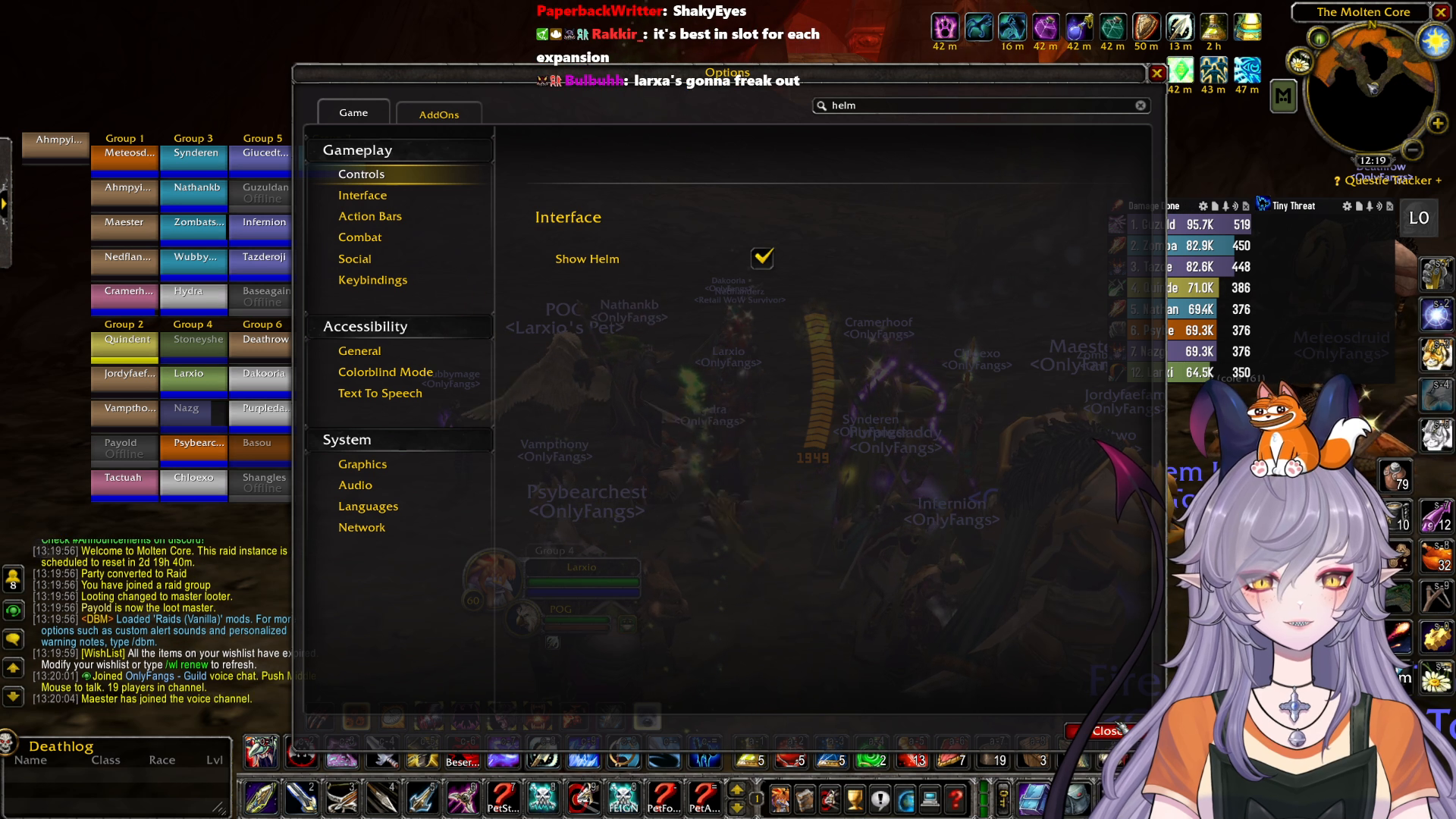Select the chat bubble channel icon
Screen dimensions: 1456x819
tap(13, 639)
